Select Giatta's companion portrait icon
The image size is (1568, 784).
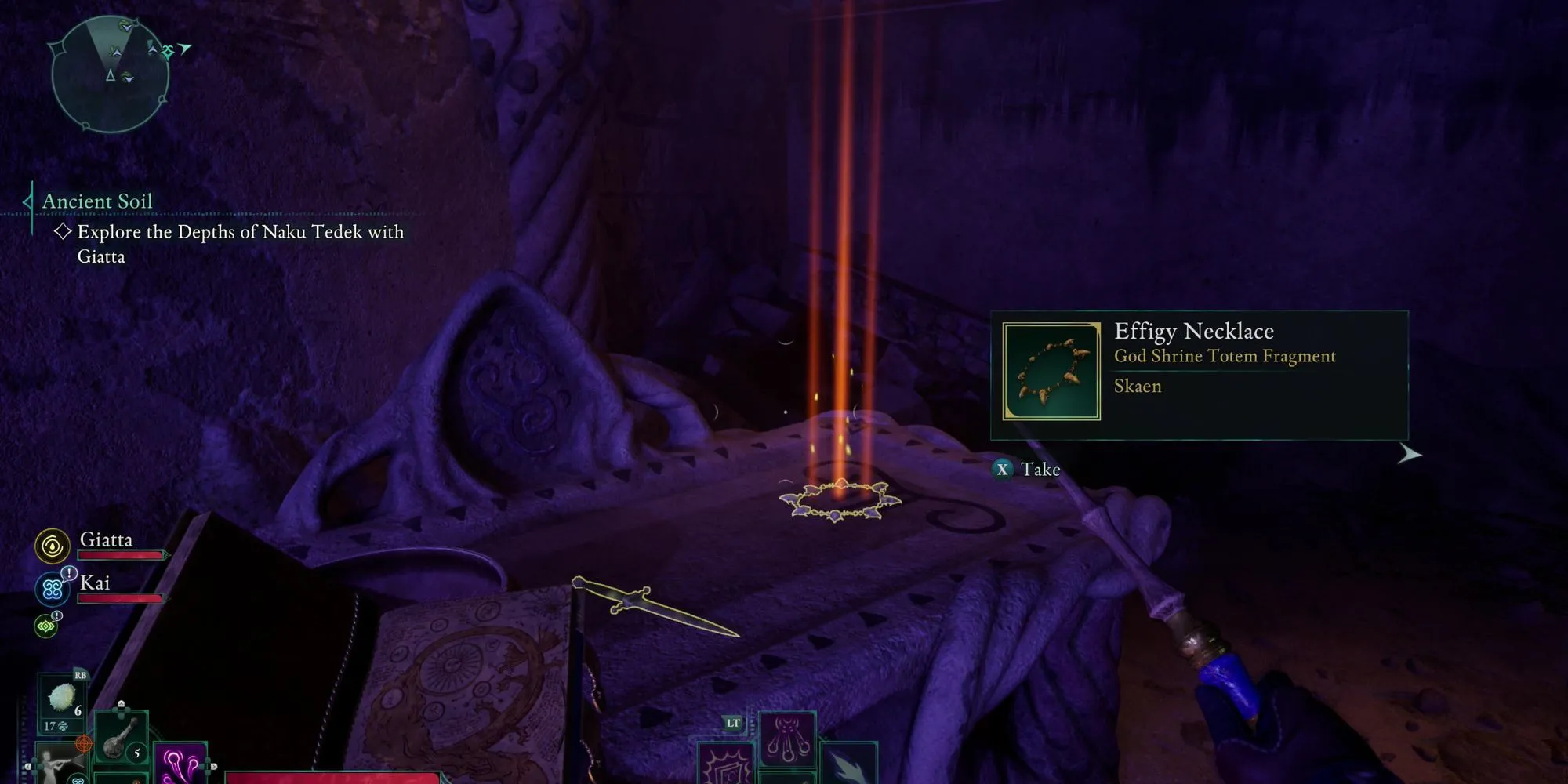pos(53,546)
